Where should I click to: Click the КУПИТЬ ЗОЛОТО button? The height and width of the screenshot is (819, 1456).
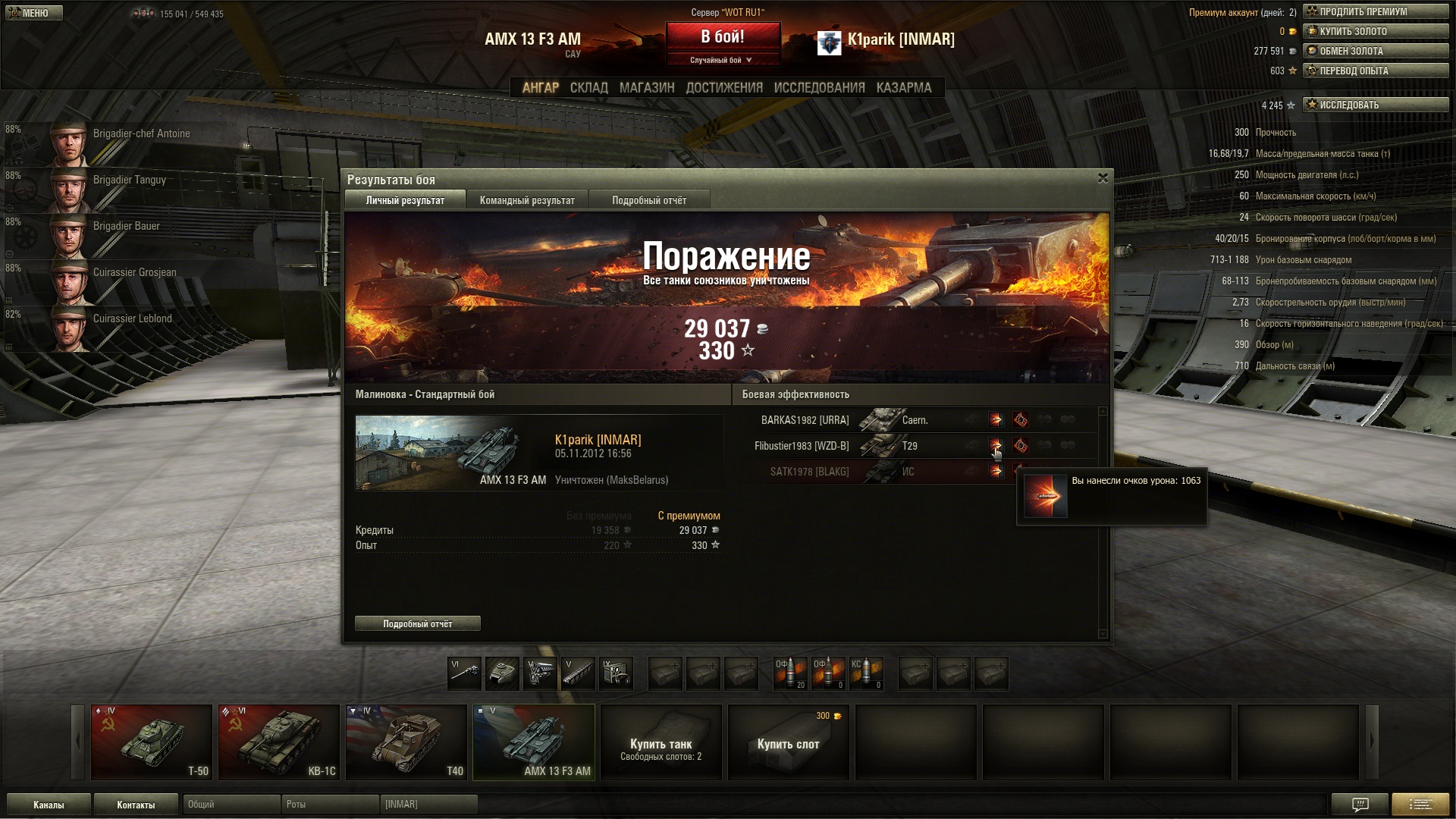(1375, 31)
